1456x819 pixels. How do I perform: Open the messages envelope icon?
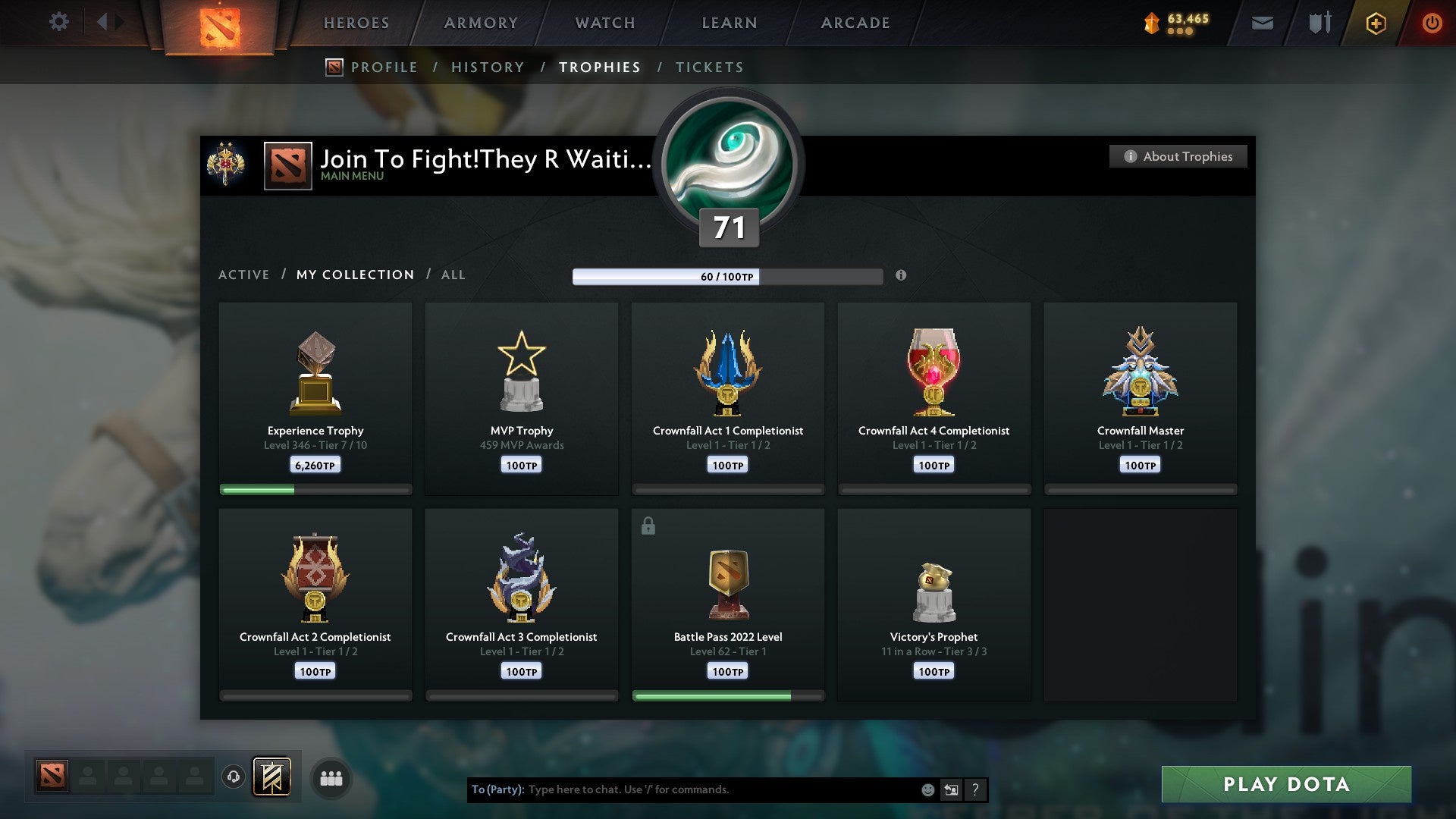(1262, 23)
